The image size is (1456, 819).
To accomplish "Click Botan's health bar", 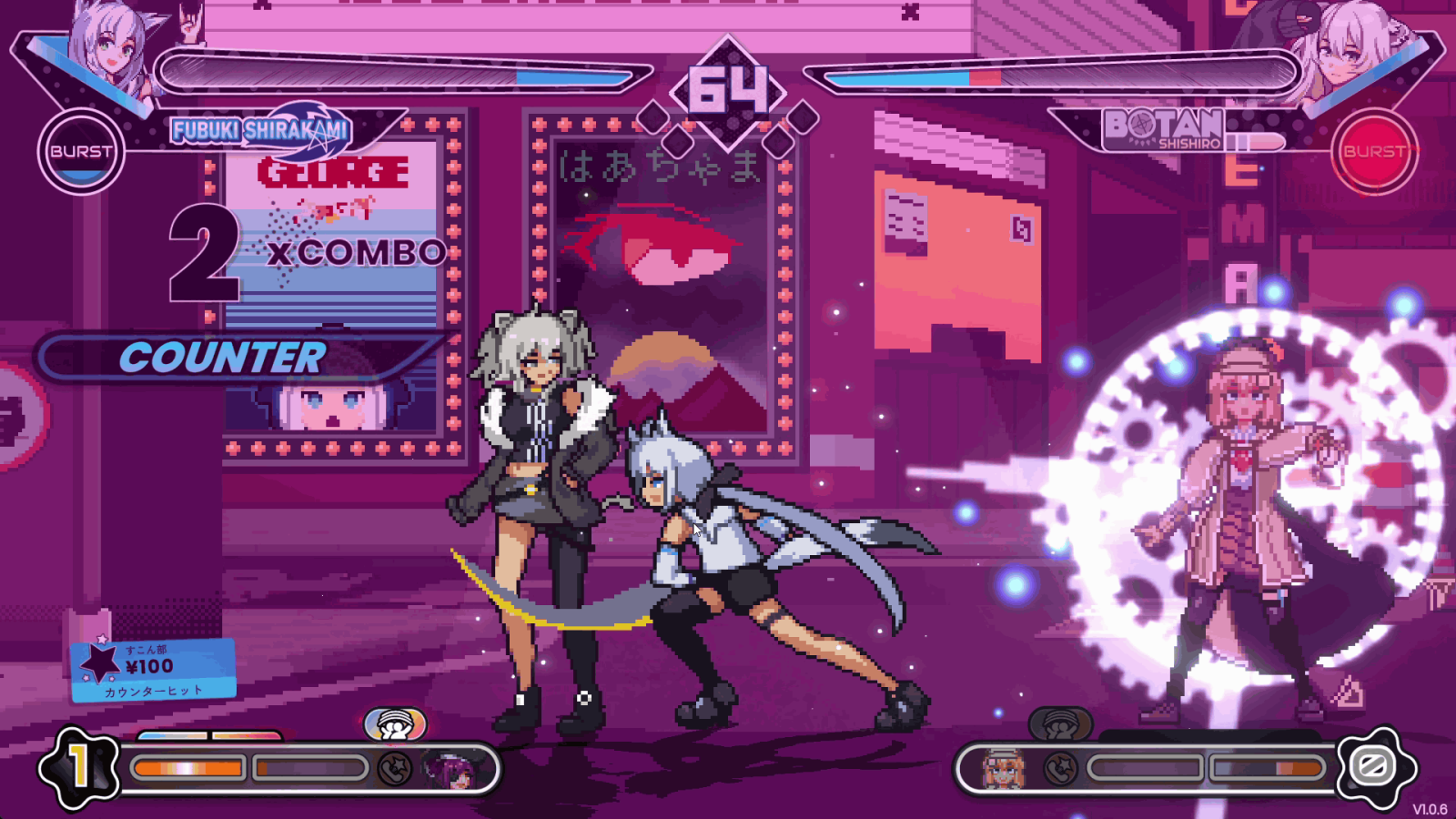I will pos(1056,76).
